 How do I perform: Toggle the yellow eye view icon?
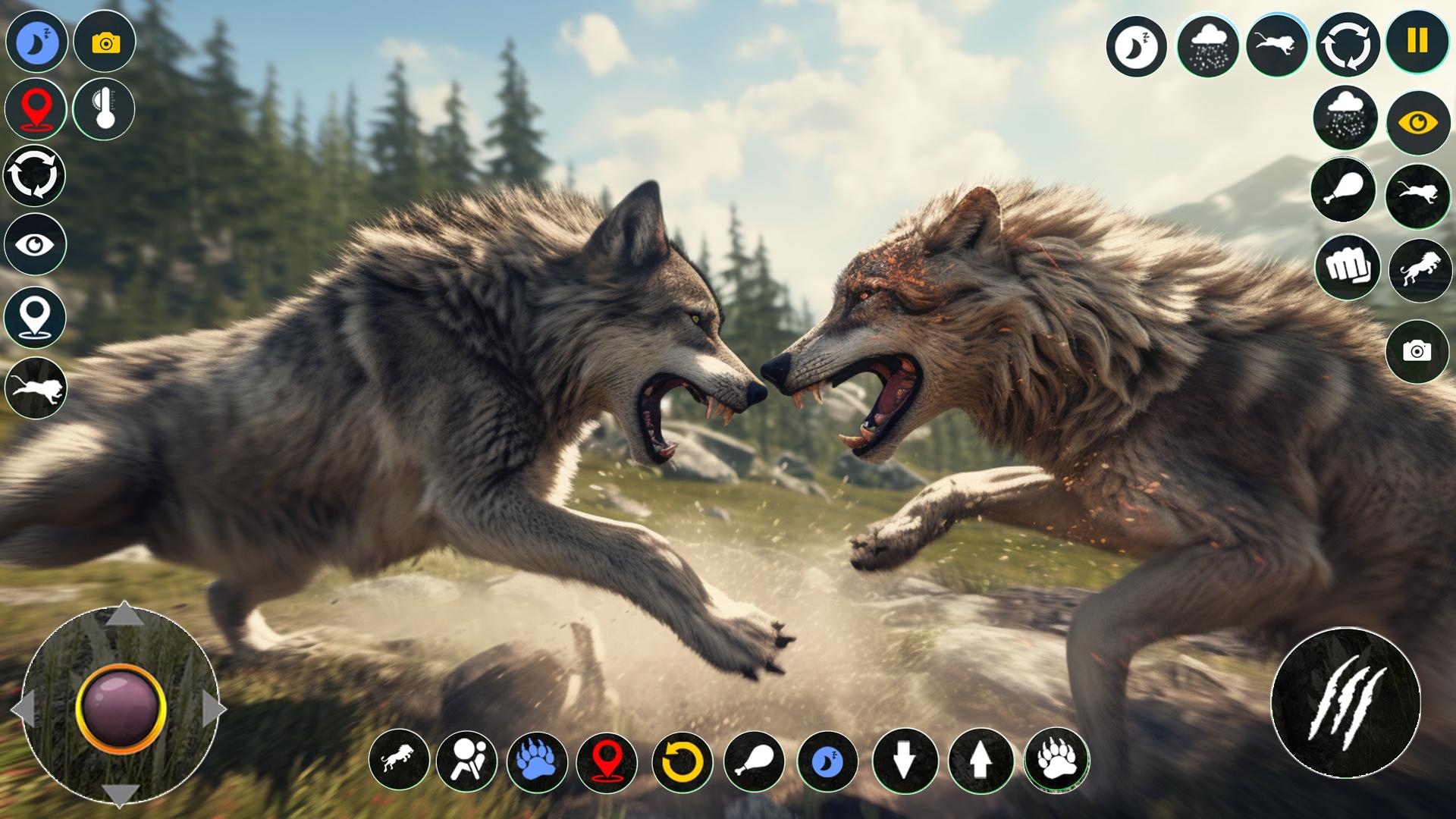(1418, 123)
